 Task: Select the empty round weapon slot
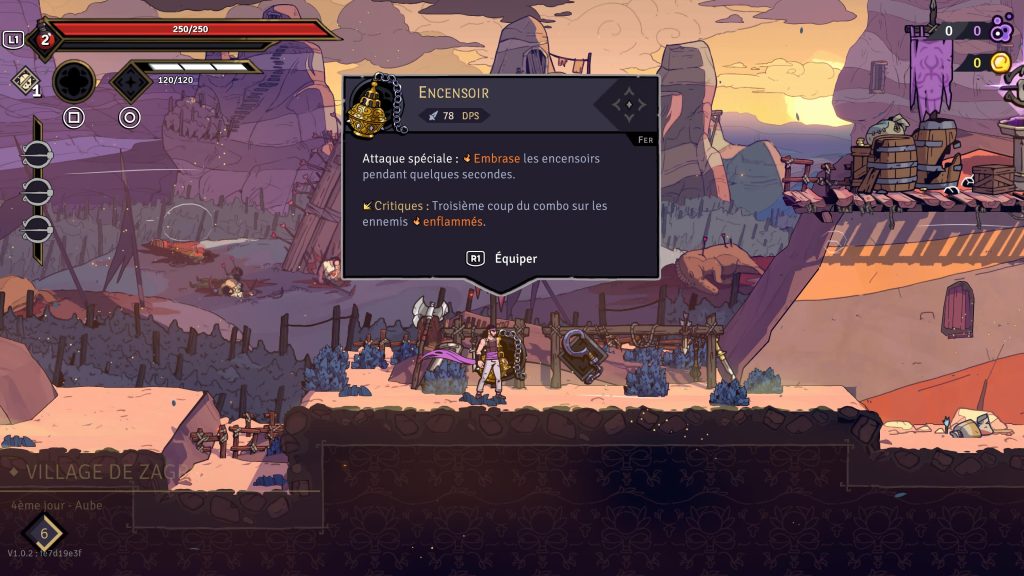[74, 82]
